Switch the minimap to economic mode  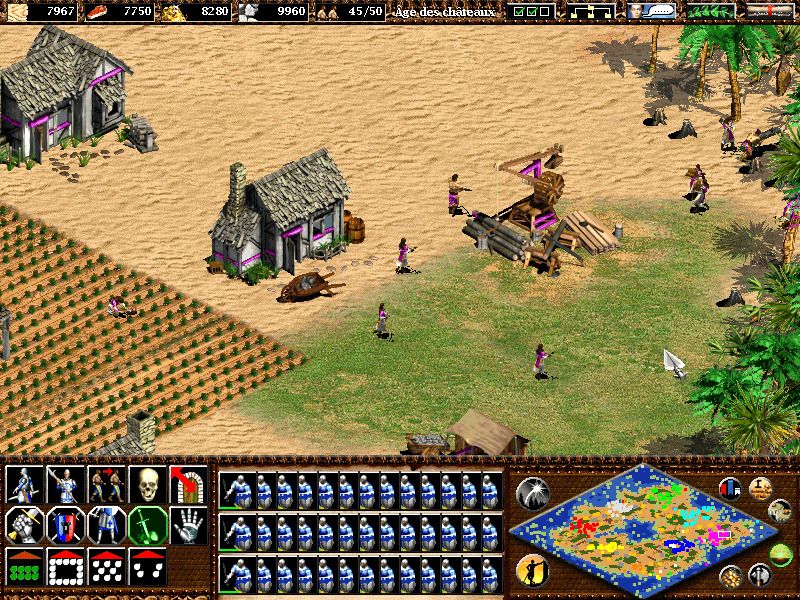coord(731,576)
